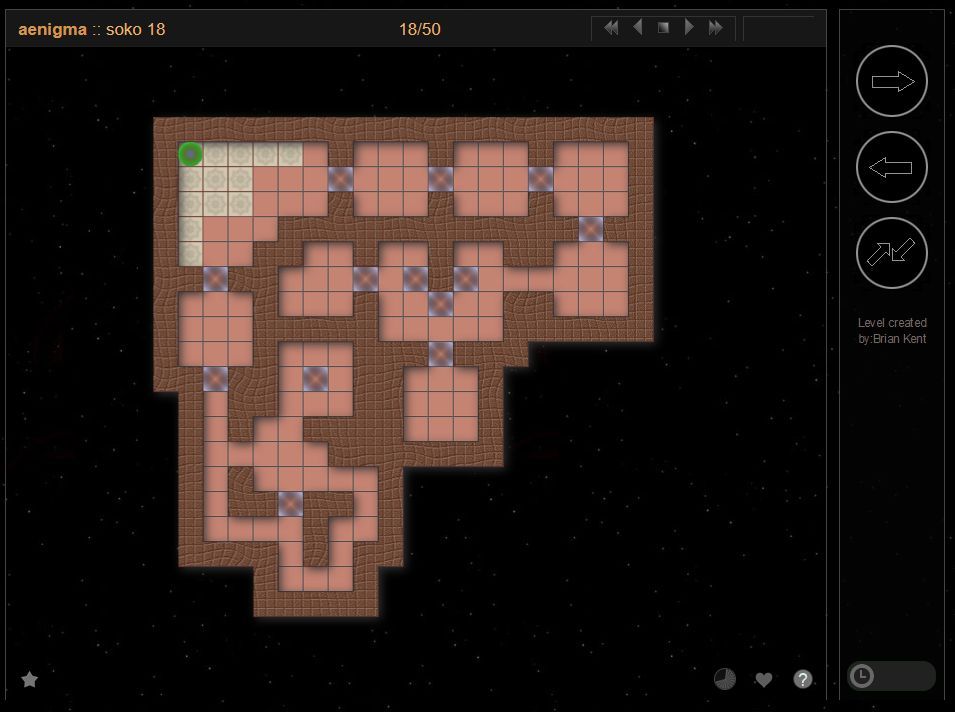This screenshot has height=712, width=955.
Task: Click the left arrow circle button
Action: point(892,168)
